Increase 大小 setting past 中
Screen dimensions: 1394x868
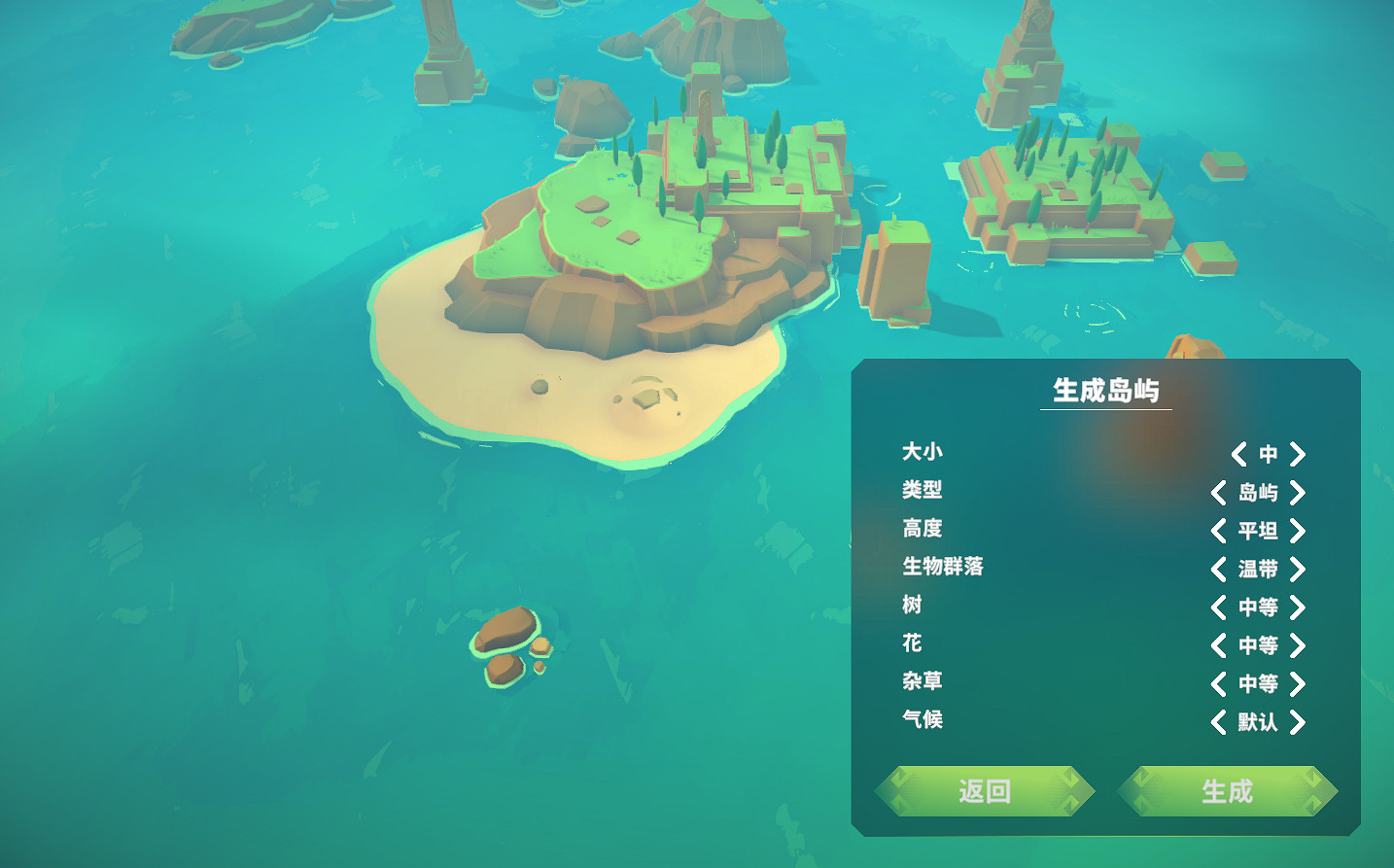[1299, 455]
